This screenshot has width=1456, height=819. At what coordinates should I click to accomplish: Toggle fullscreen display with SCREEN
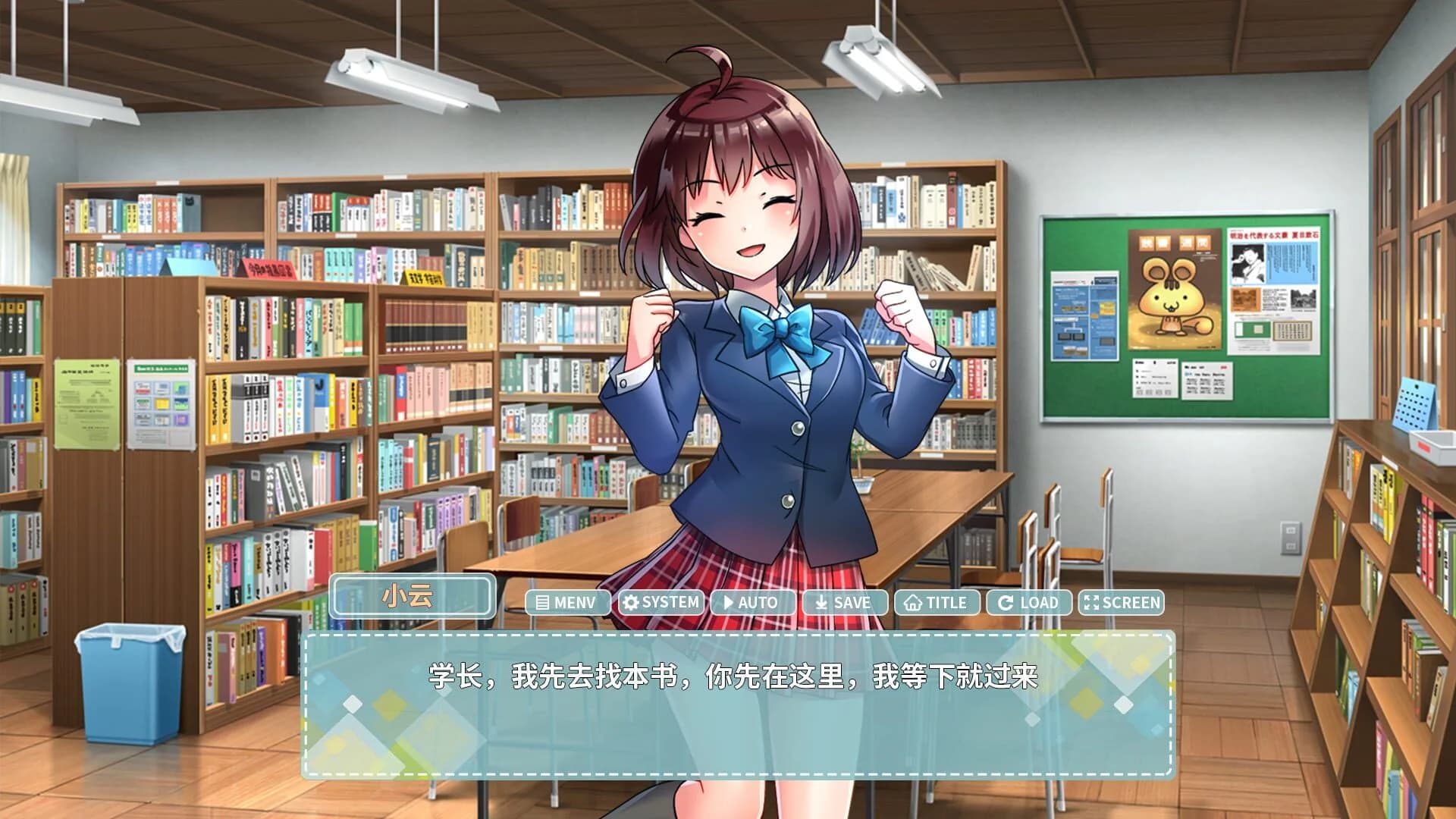coord(1122,602)
